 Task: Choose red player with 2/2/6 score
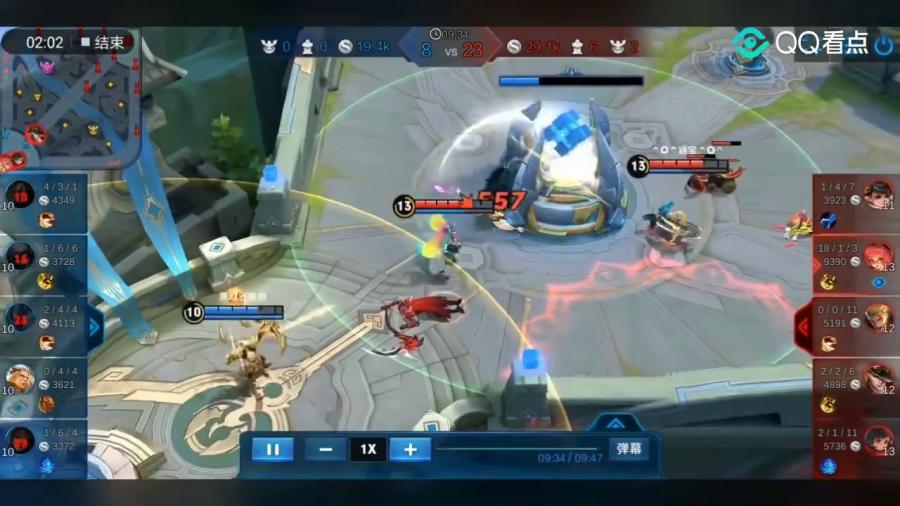coord(855,387)
